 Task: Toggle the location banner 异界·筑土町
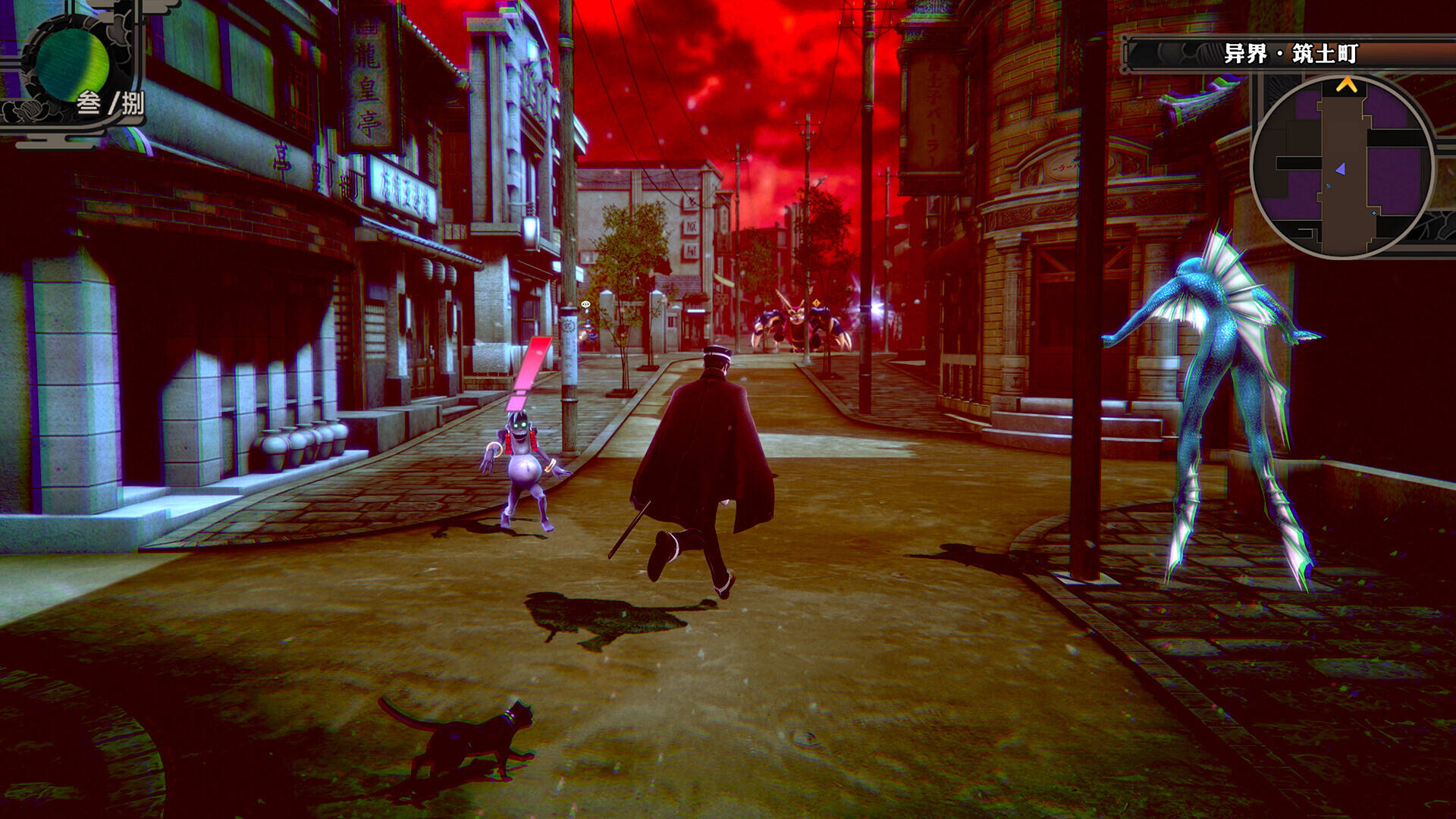click(1289, 52)
